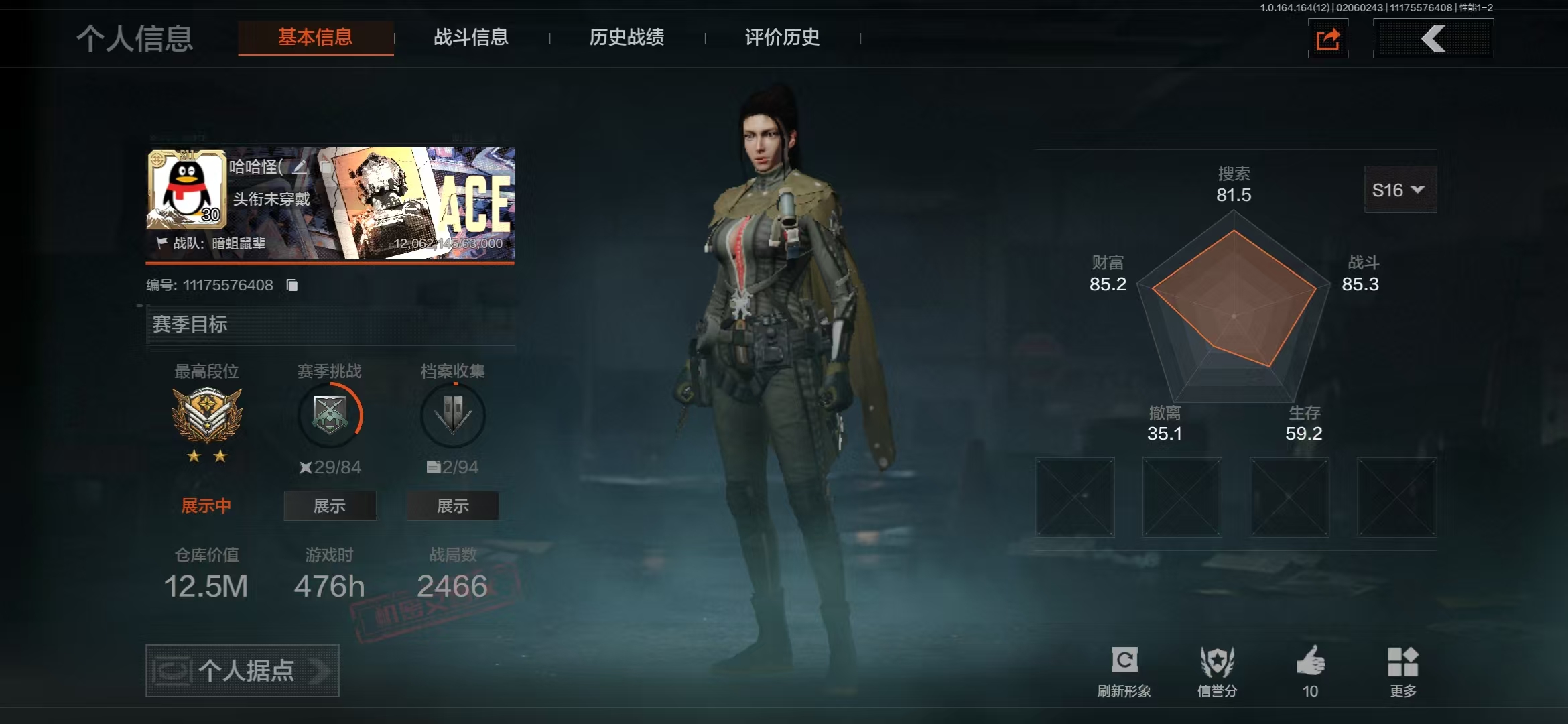
Task: Switch to the 战斗信息 tab
Action: 470,38
